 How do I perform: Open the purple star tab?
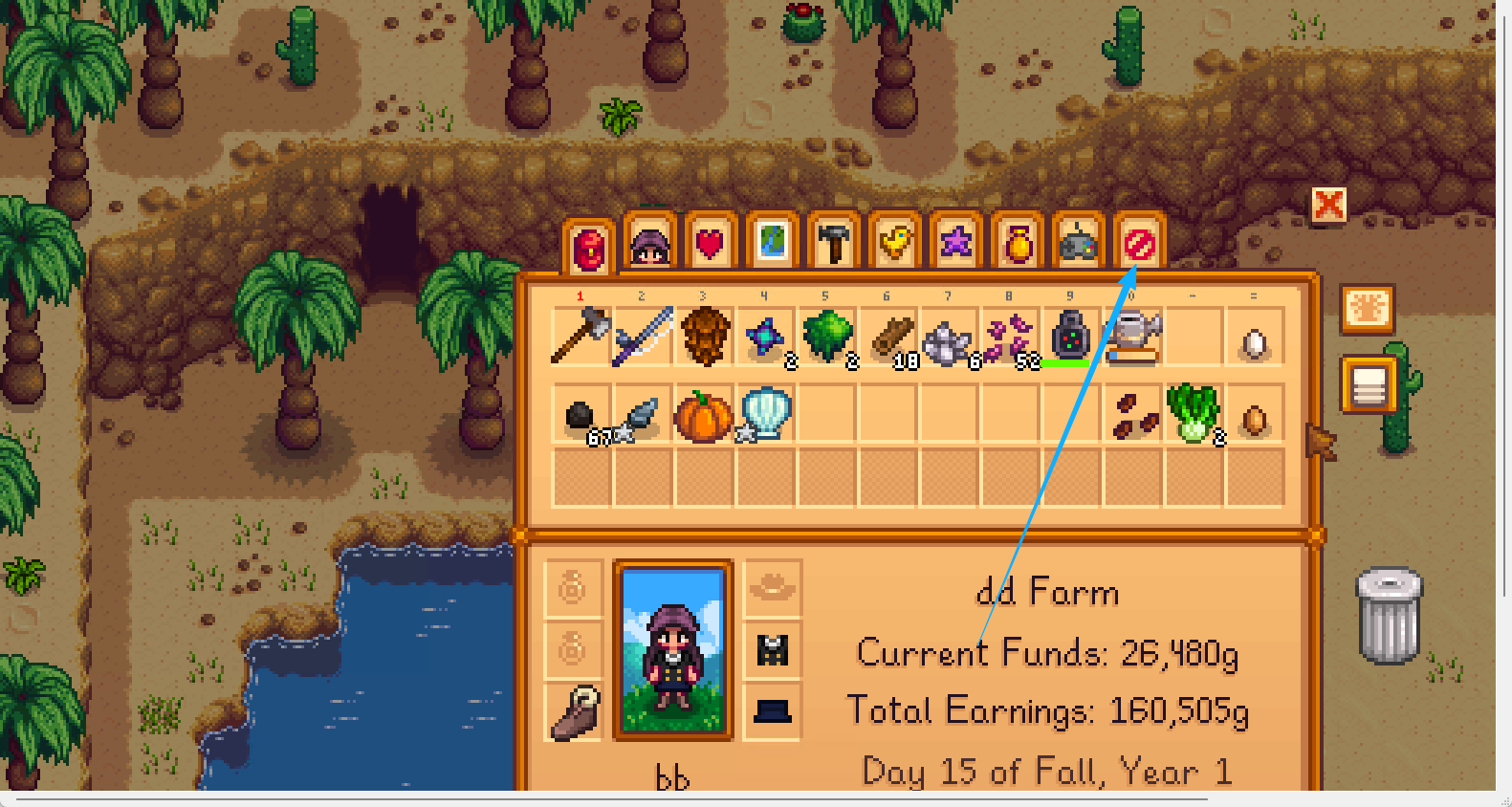[x=955, y=246]
